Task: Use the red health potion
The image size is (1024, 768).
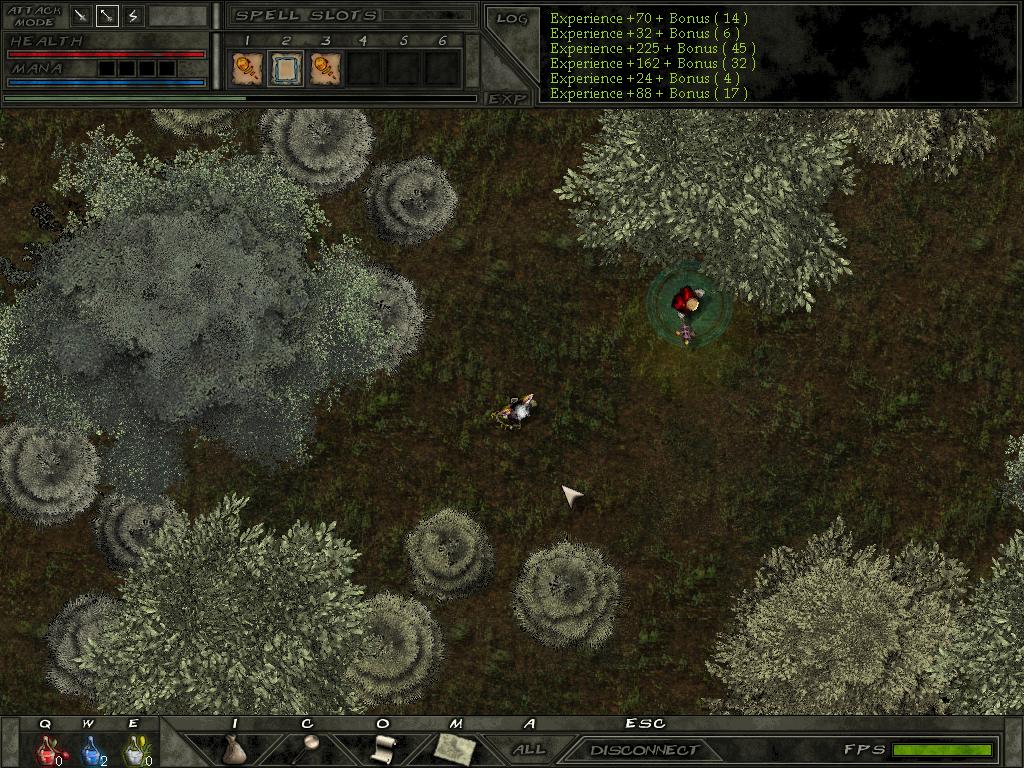Action: click(47, 749)
